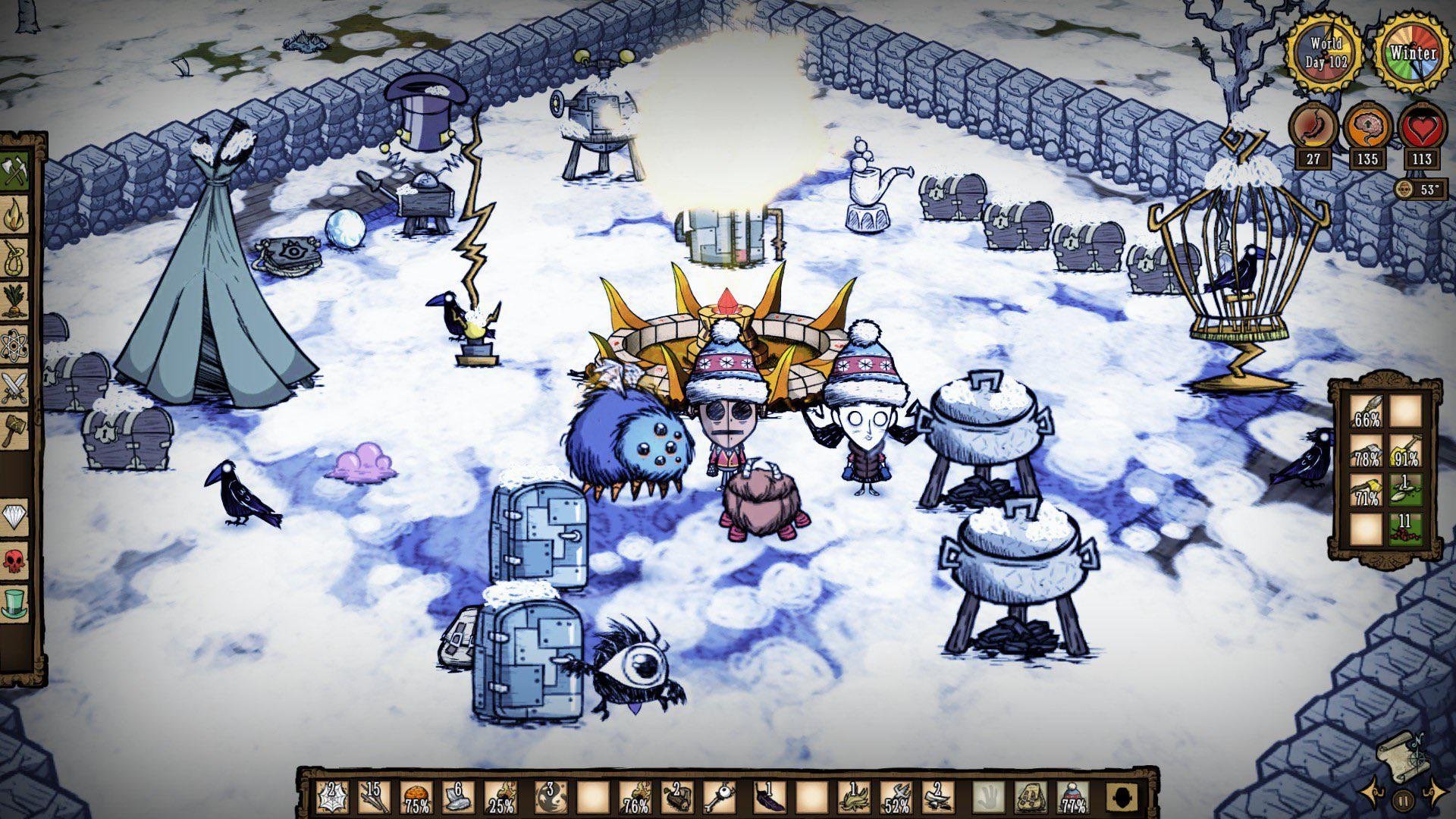The width and height of the screenshot is (1456, 819).
Task: Open the Food farming tab
Action: pos(15,302)
